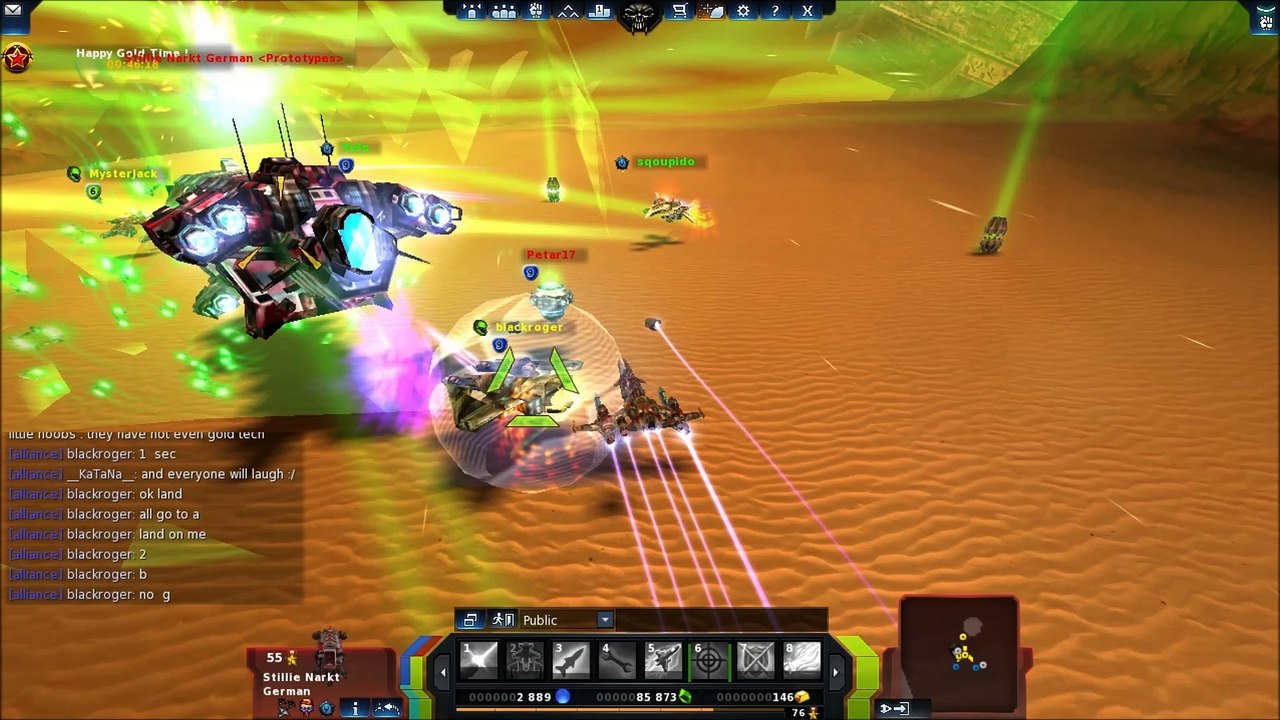Open the question mark help
1280x720 pixels.
pyautogui.click(x=775, y=11)
